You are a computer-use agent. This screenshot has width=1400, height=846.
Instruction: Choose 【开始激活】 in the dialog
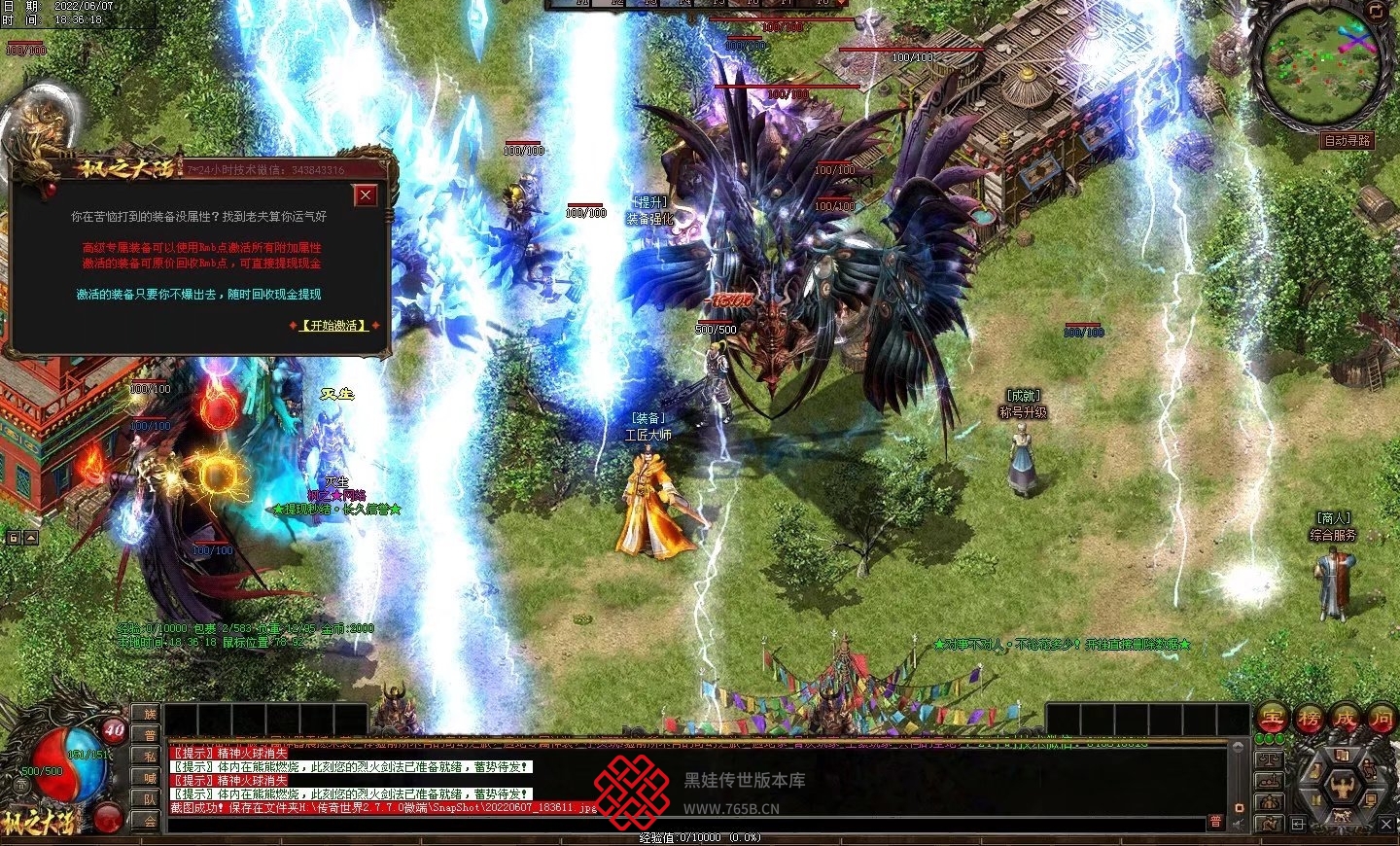click(x=334, y=326)
